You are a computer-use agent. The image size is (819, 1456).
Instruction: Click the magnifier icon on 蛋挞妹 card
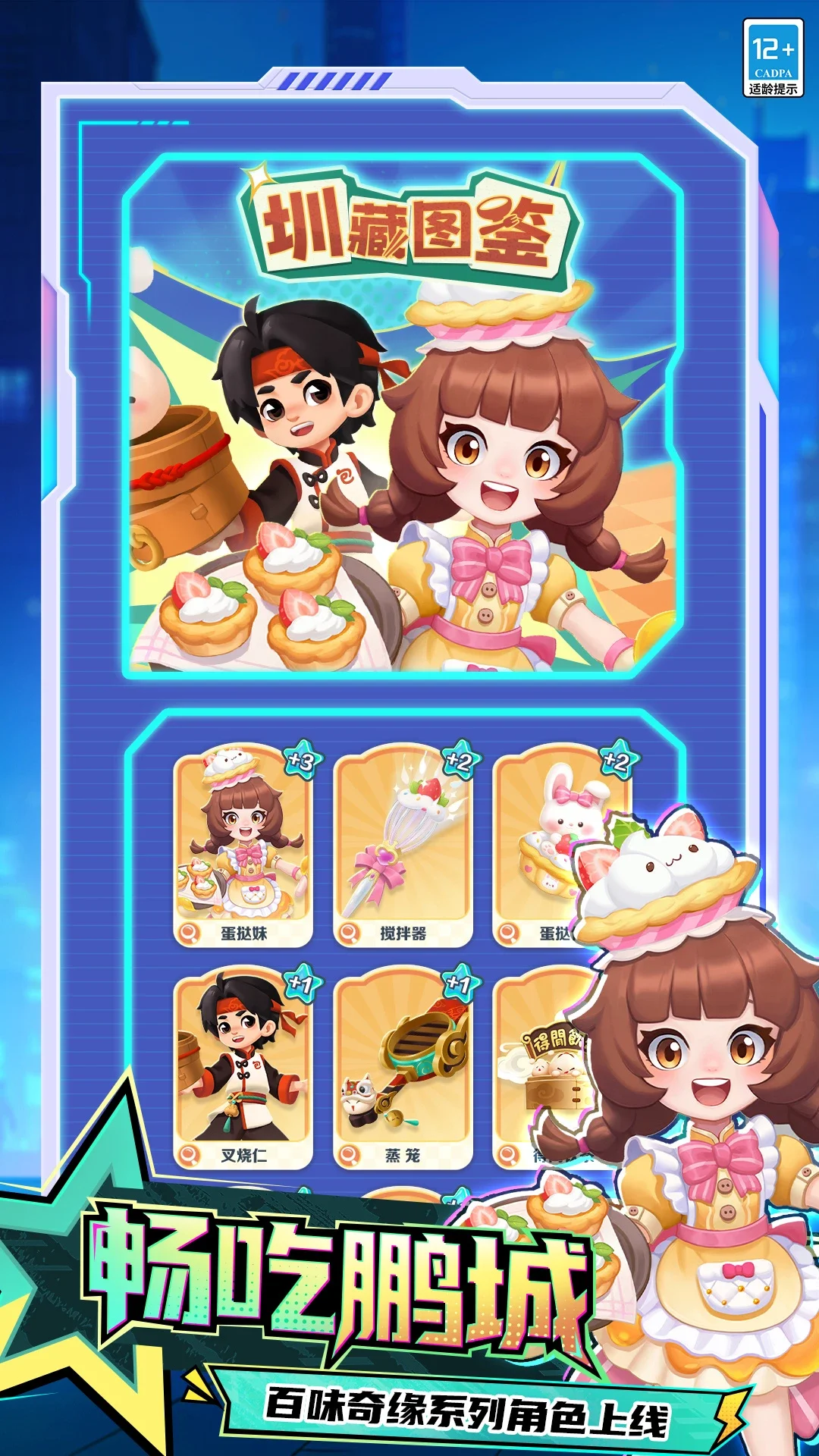[x=187, y=933]
